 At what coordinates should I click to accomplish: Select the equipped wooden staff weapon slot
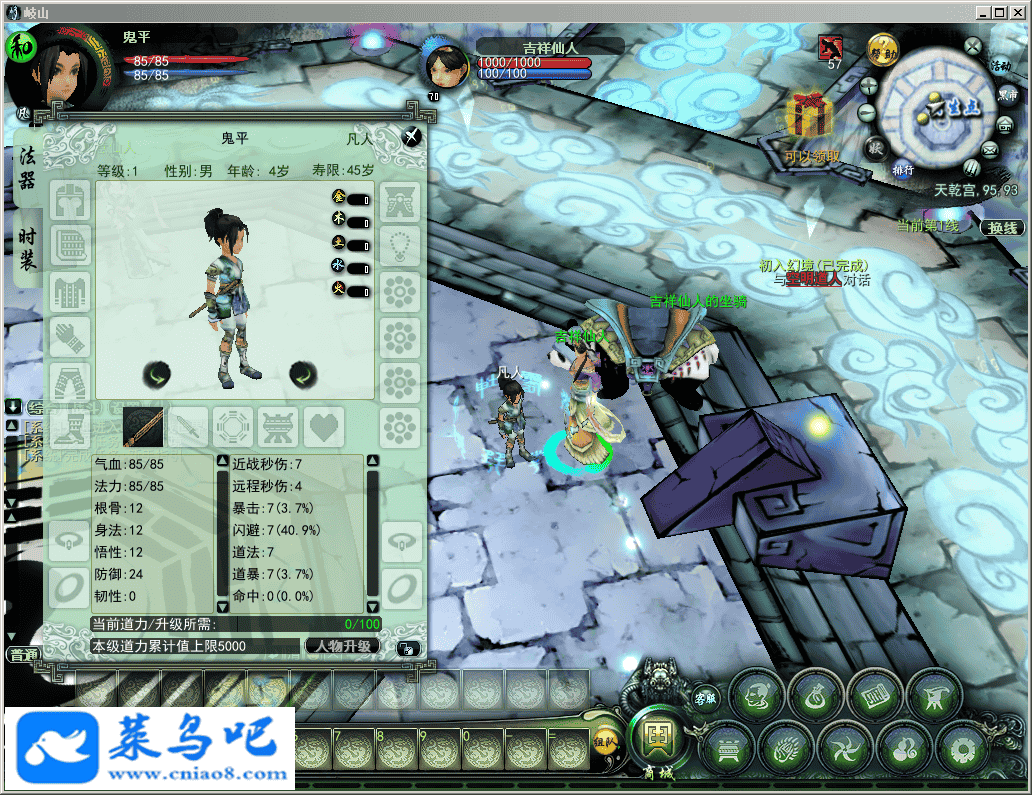(x=143, y=427)
